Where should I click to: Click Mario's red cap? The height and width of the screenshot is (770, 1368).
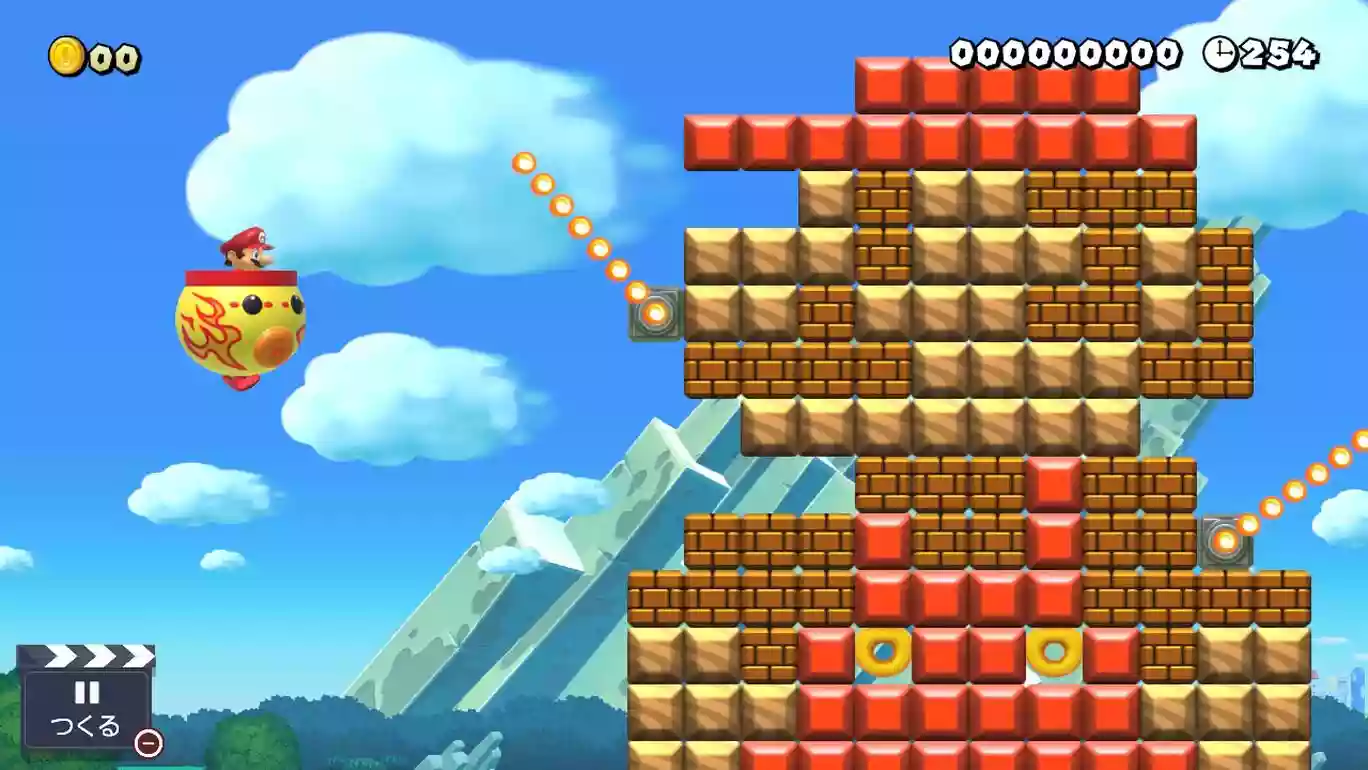(250, 237)
